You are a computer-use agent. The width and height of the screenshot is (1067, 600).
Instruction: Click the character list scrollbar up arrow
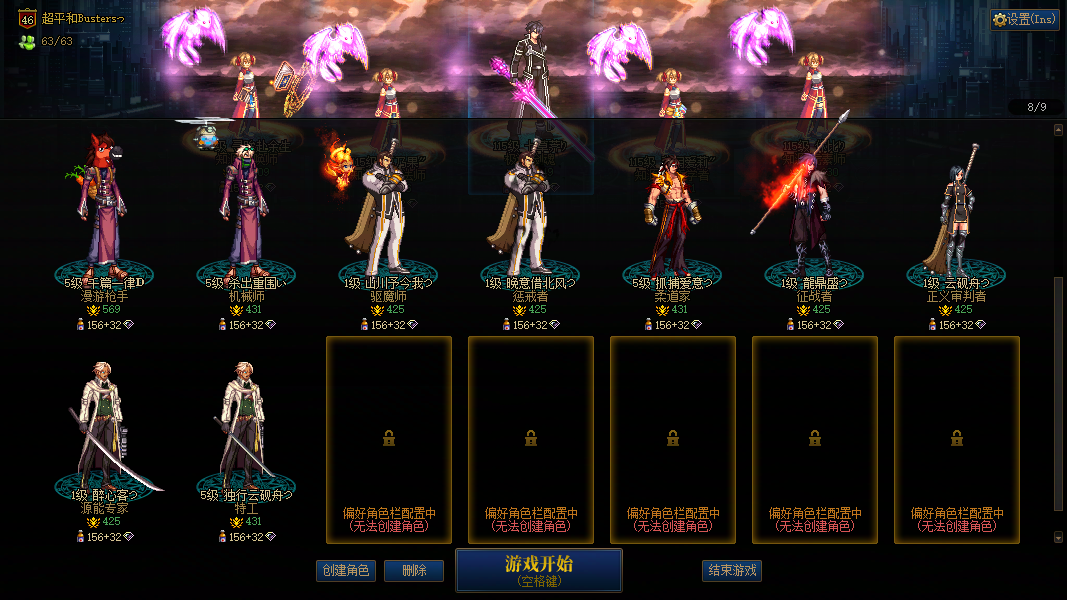[1059, 130]
